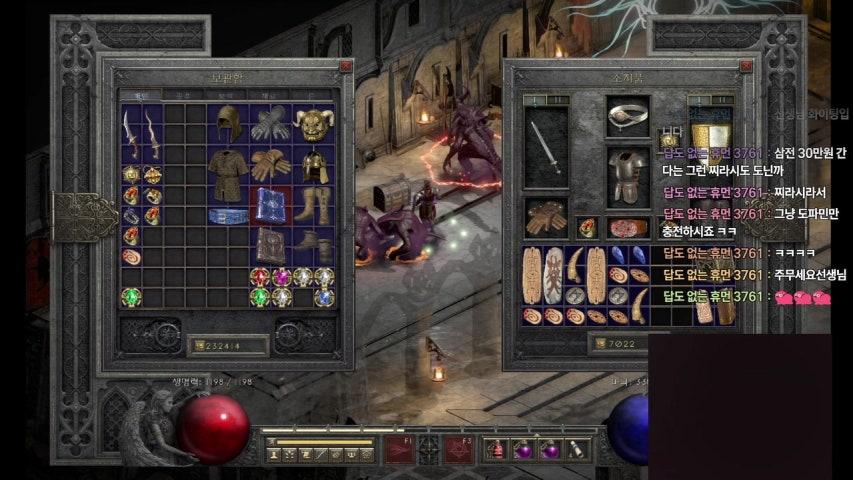Viewport: 853px width, 480px height.
Task: Use the red health potion in belt
Action: [497, 450]
